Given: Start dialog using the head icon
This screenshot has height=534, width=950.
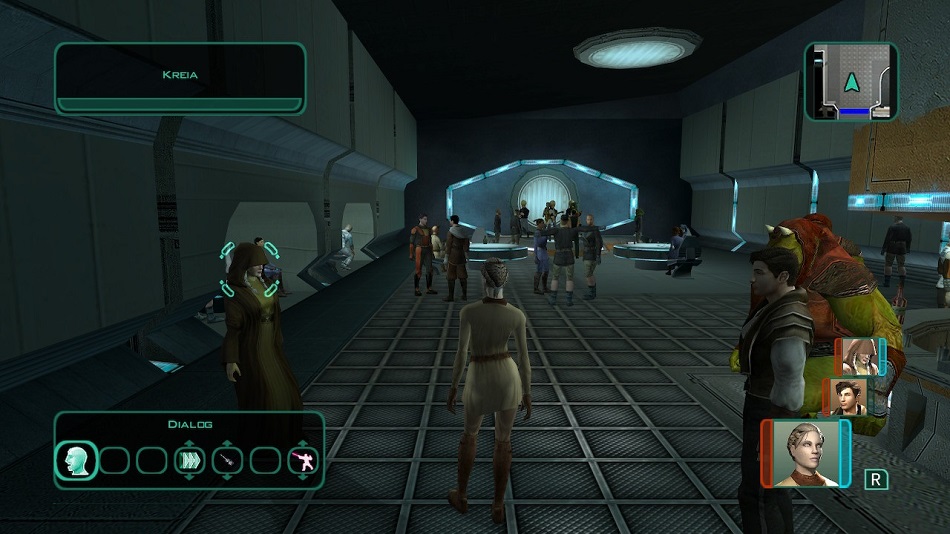Looking at the screenshot, I should (76, 461).
